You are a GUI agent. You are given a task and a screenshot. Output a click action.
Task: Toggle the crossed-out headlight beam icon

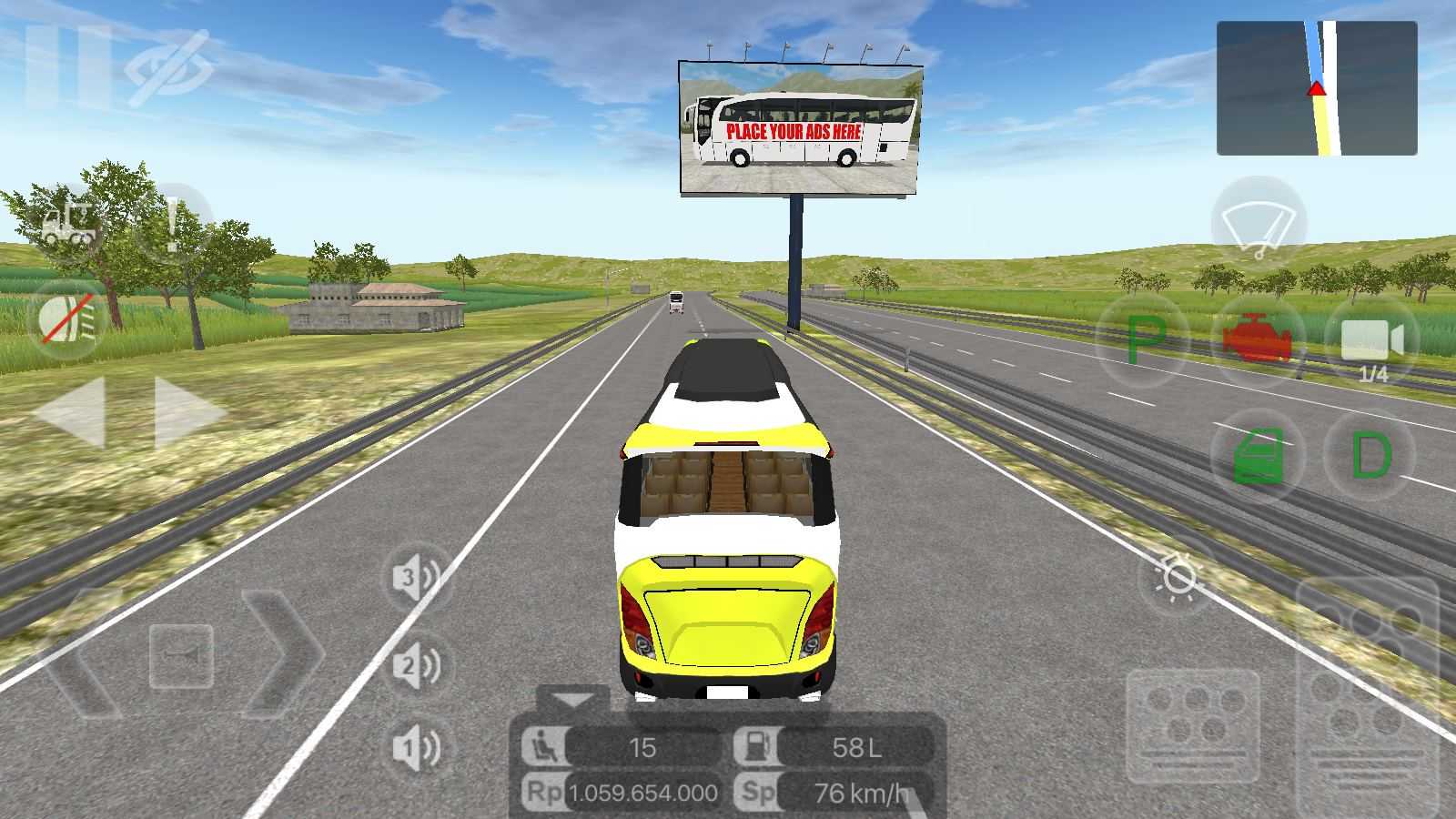pos(69,318)
